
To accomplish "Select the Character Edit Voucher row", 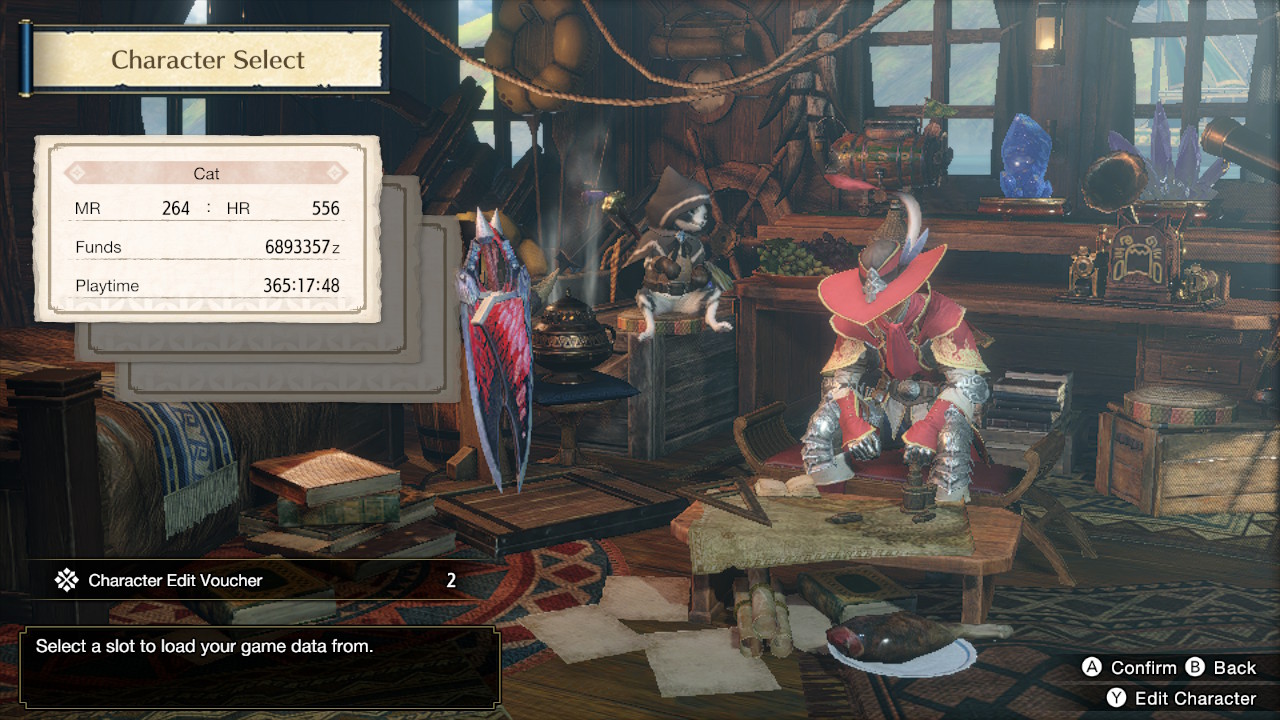I will coord(257,580).
